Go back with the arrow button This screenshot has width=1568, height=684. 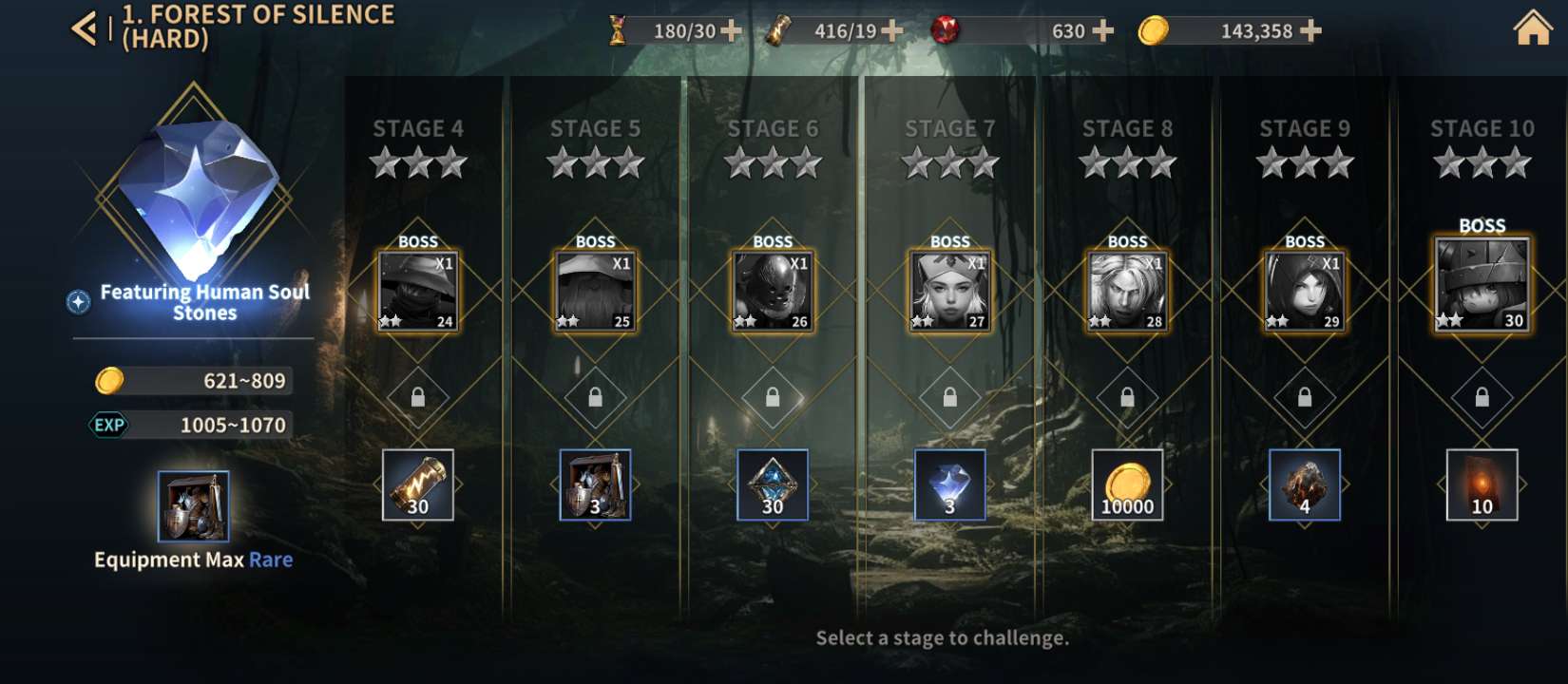pos(84,28)
